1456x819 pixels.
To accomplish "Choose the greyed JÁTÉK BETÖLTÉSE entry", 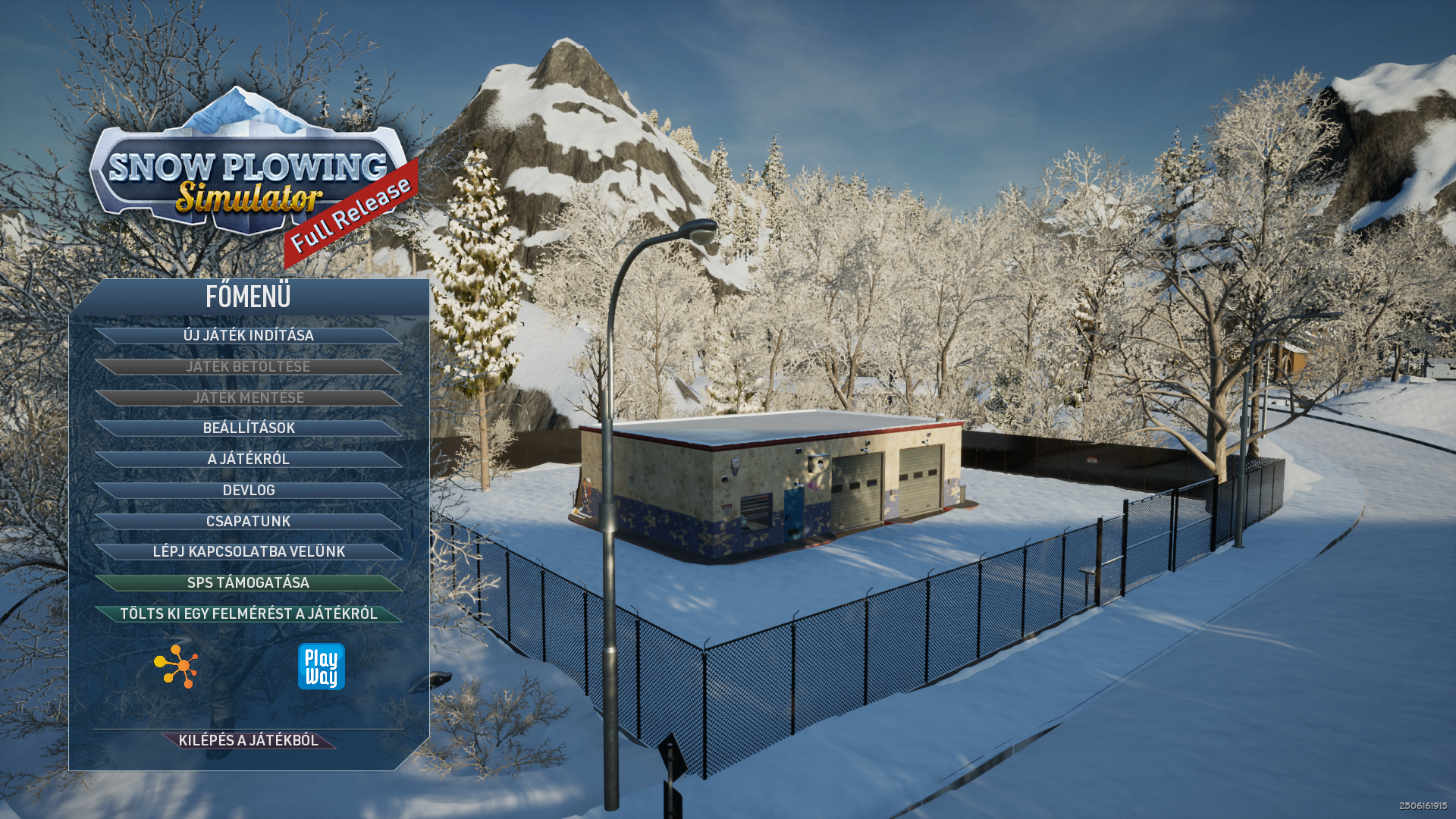I will 249,366.
